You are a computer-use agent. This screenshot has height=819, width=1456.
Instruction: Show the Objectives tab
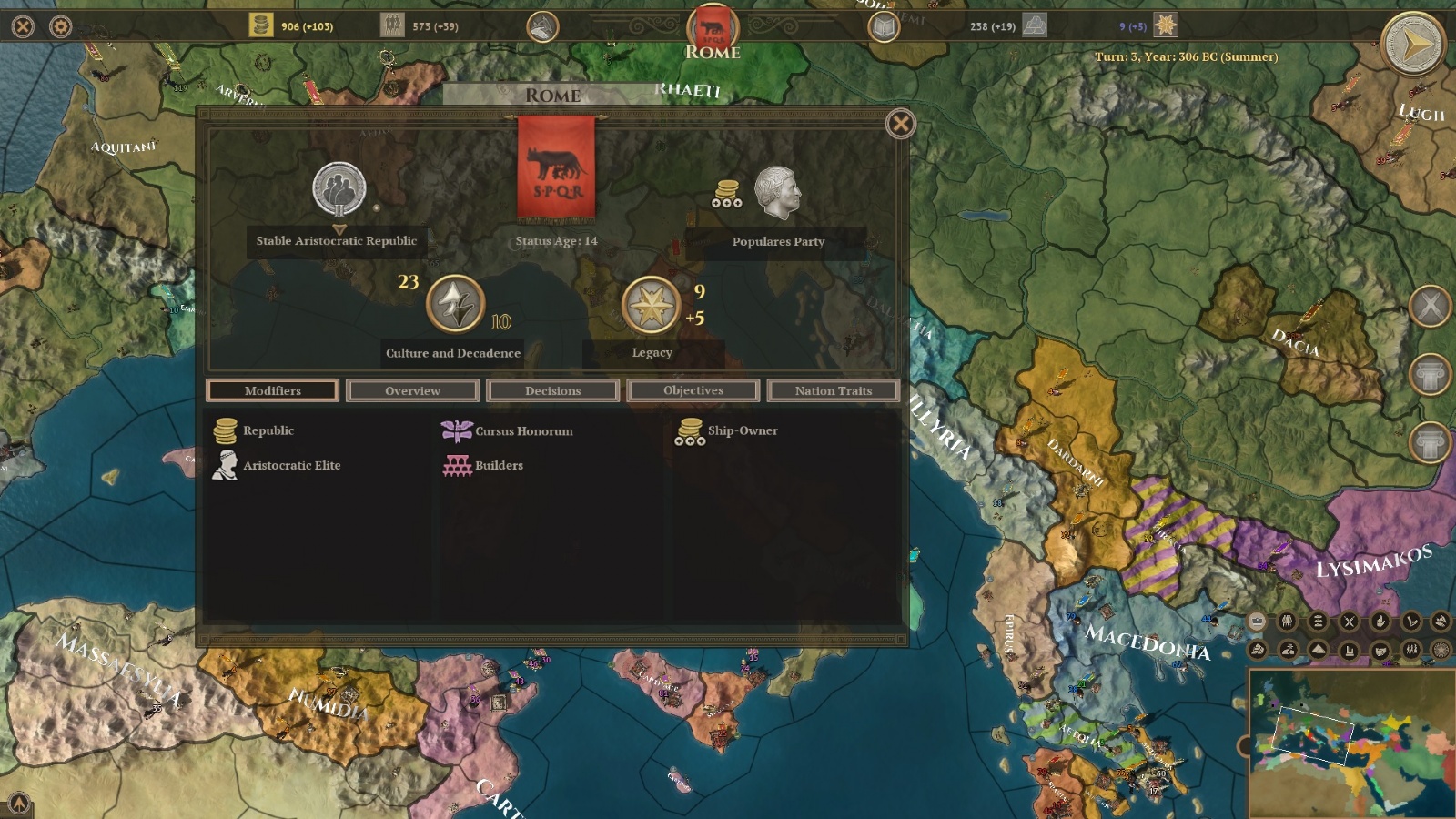(x=693, y=390)
